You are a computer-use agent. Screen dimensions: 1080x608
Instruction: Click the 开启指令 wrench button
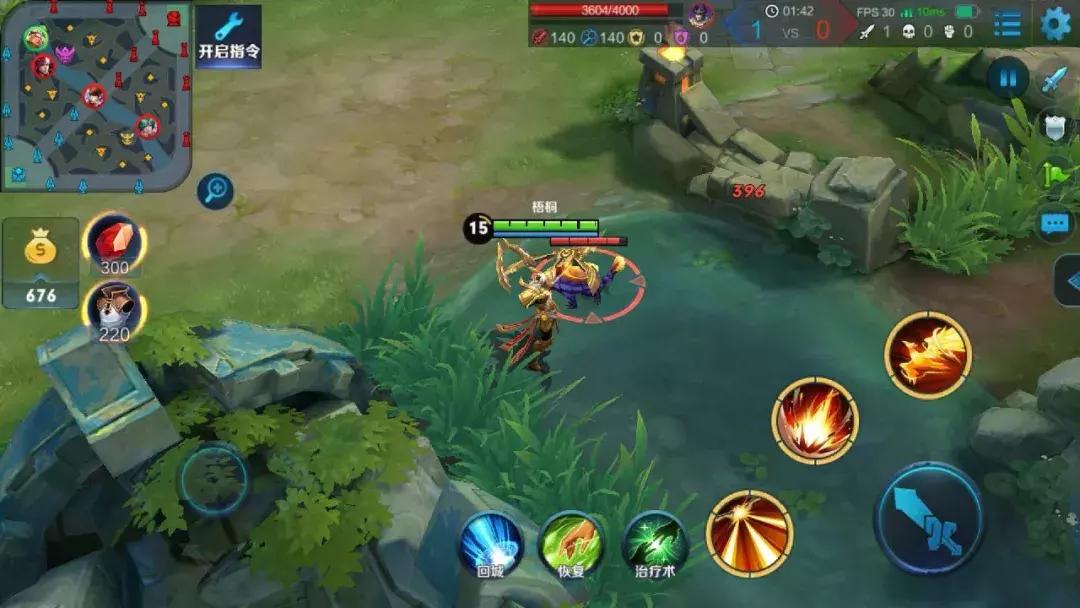click(228, 37)
